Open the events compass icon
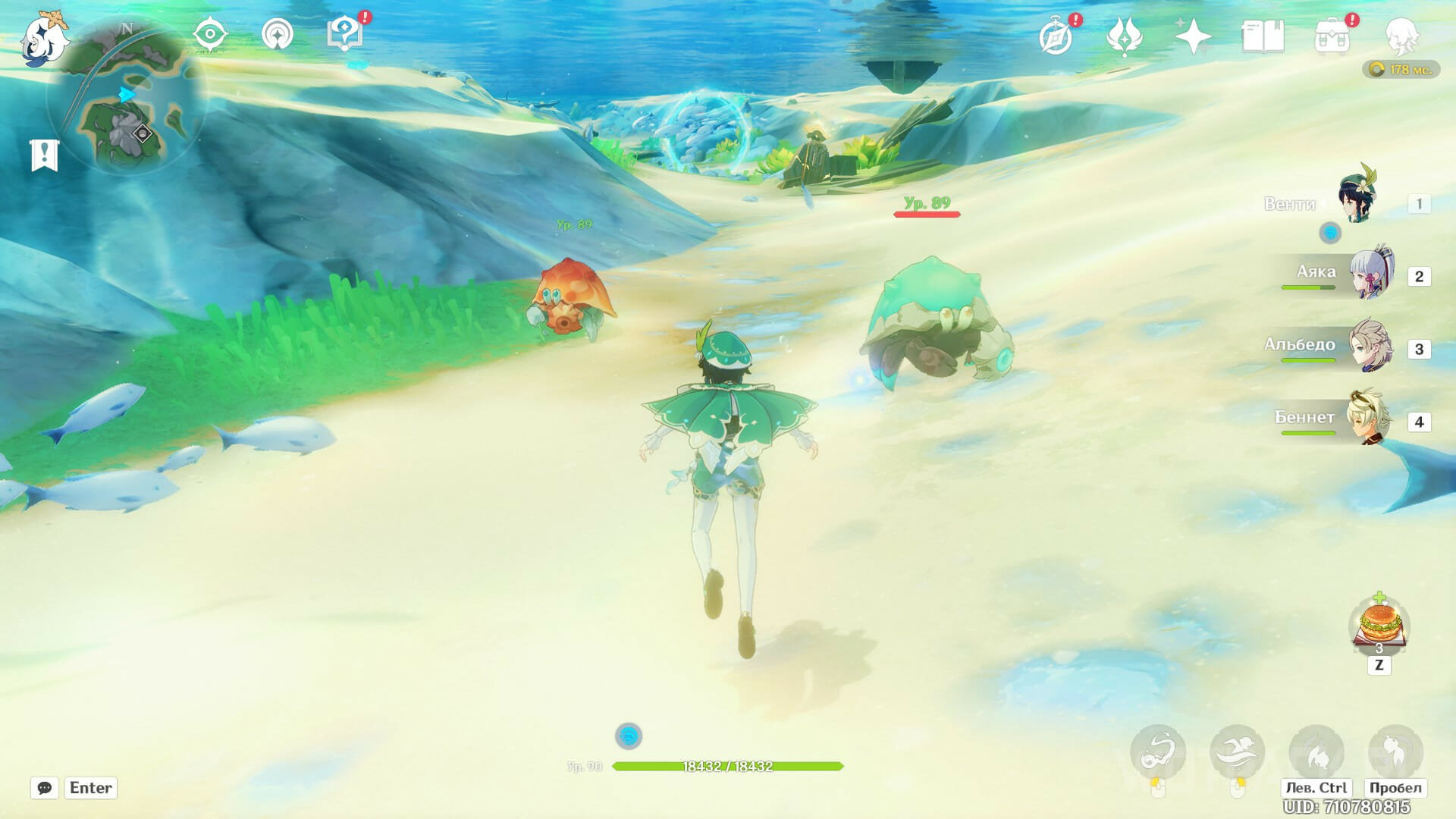1456x819 pixels. (x=1056, y=36)
